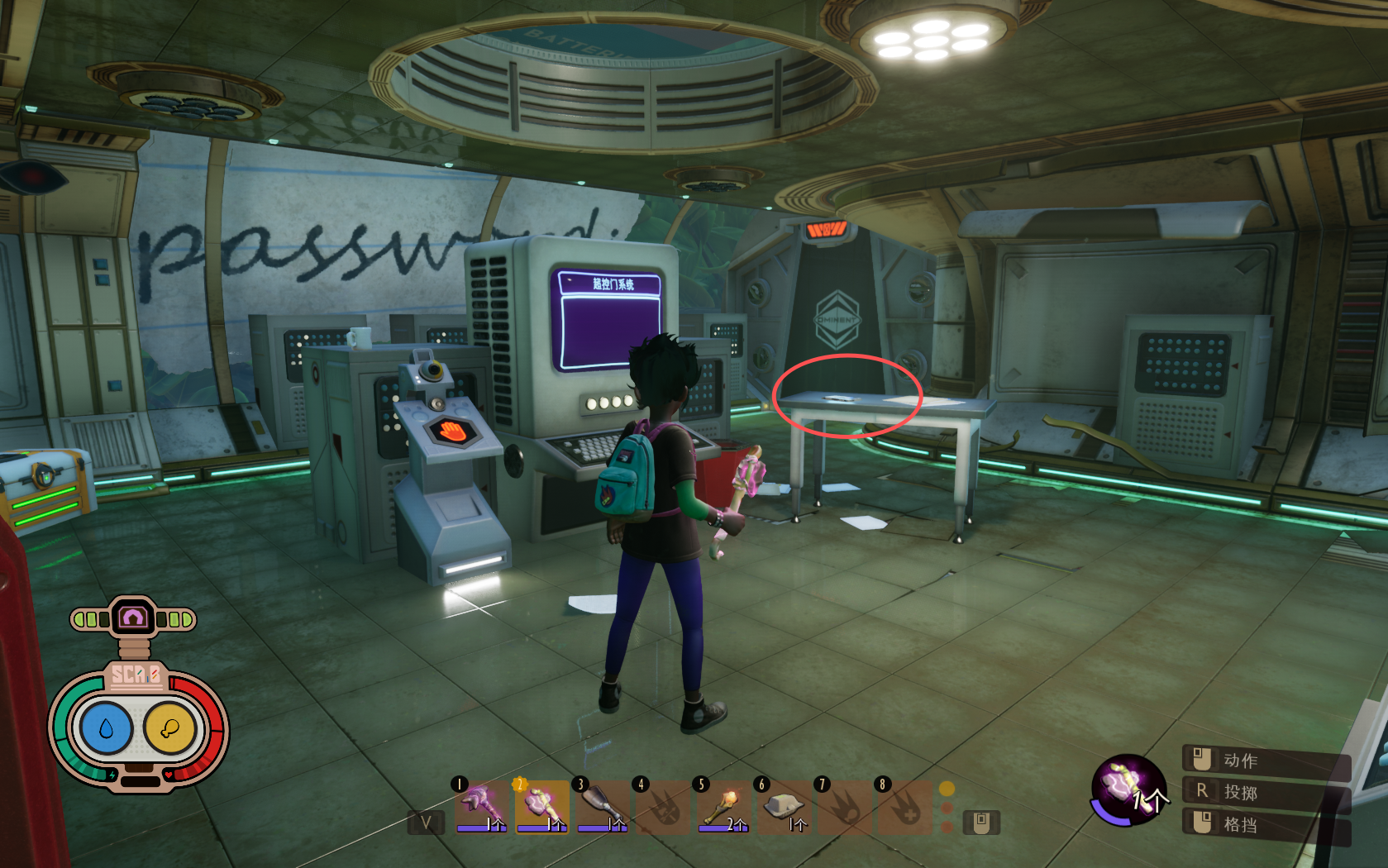Select the lit torch in slot 5

coord(723,805)
